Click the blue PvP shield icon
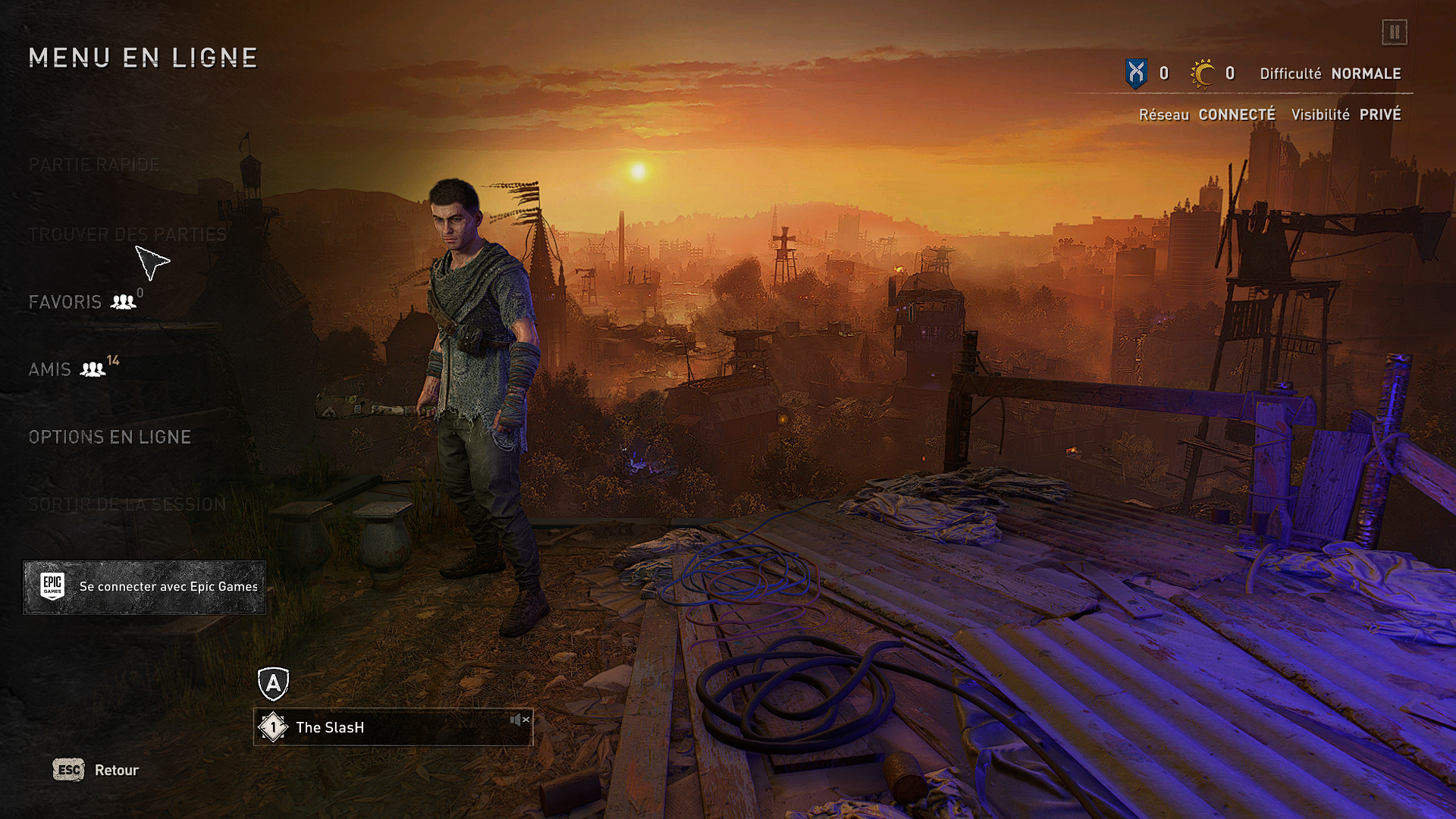Screen dimensions: 1456x819 1135,74
